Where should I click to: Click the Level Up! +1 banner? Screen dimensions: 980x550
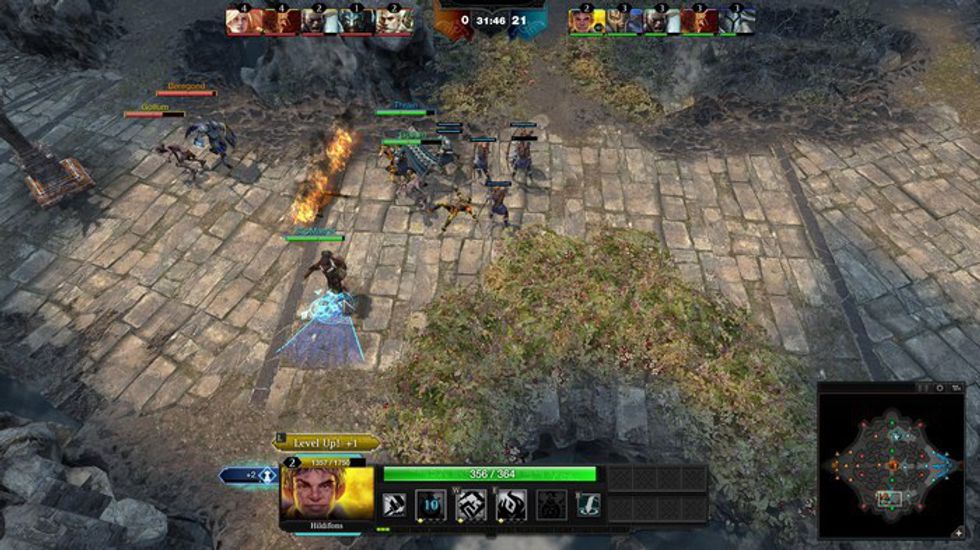coord(327,442)
